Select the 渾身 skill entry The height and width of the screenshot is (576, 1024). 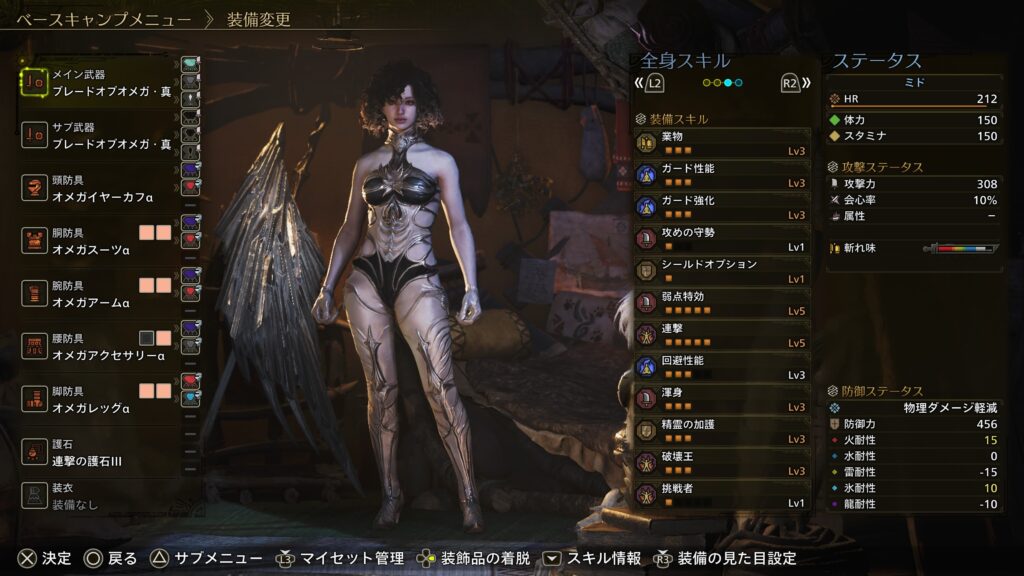coord(722,398)
